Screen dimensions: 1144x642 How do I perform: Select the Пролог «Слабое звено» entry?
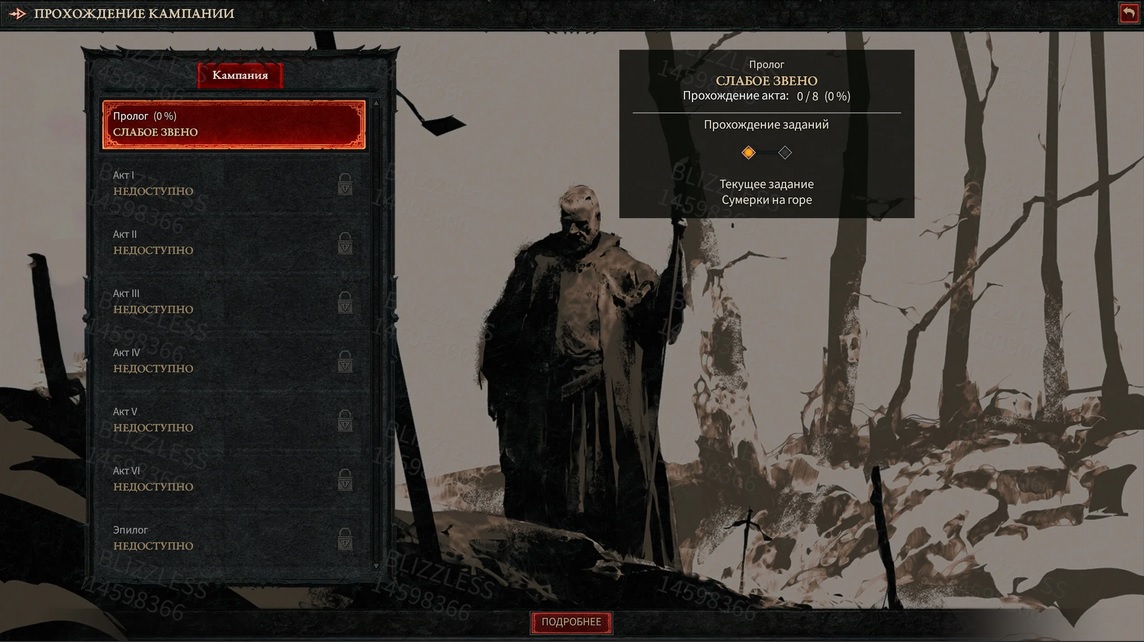click(234, 125)
